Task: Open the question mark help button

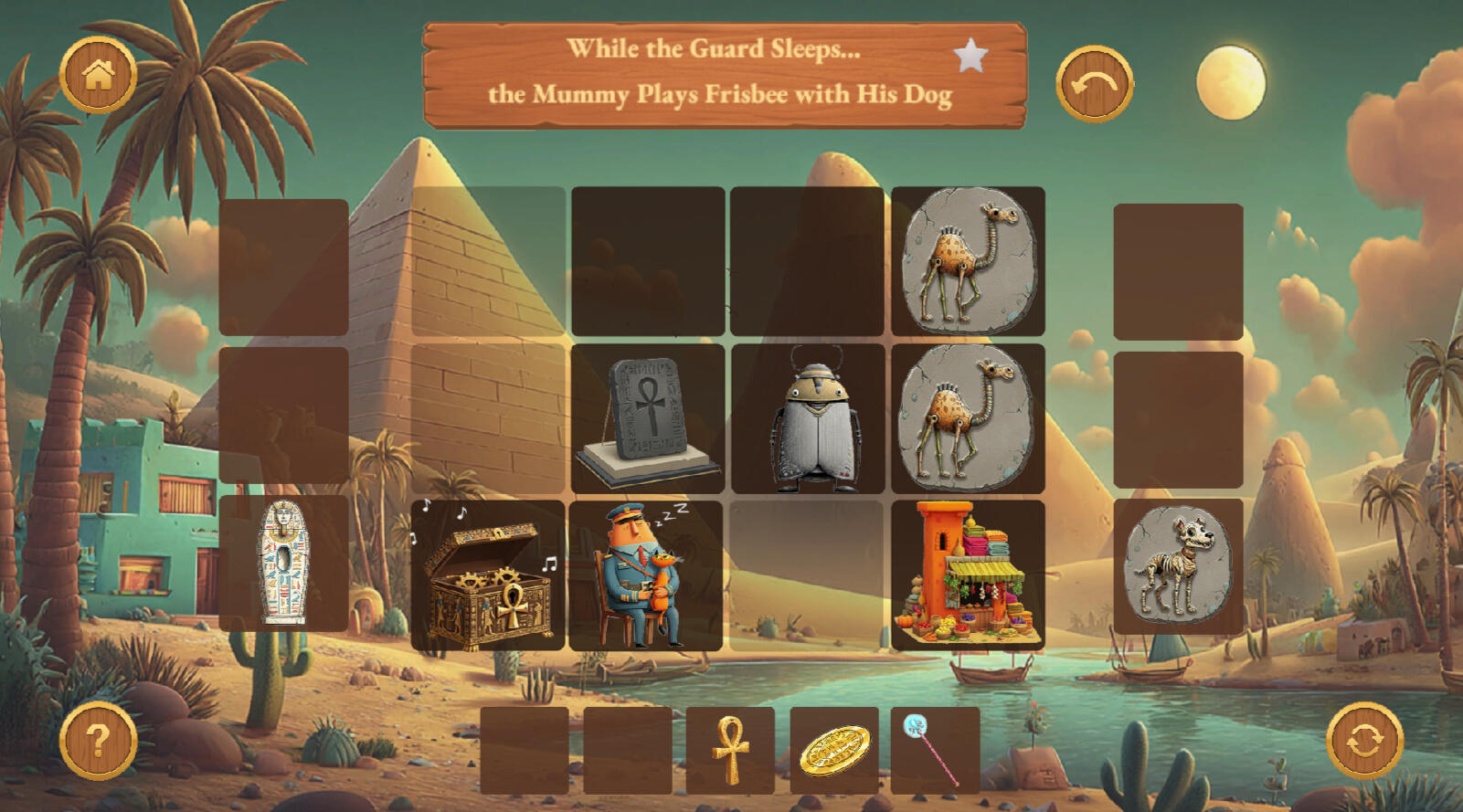Action: [99, 740]
